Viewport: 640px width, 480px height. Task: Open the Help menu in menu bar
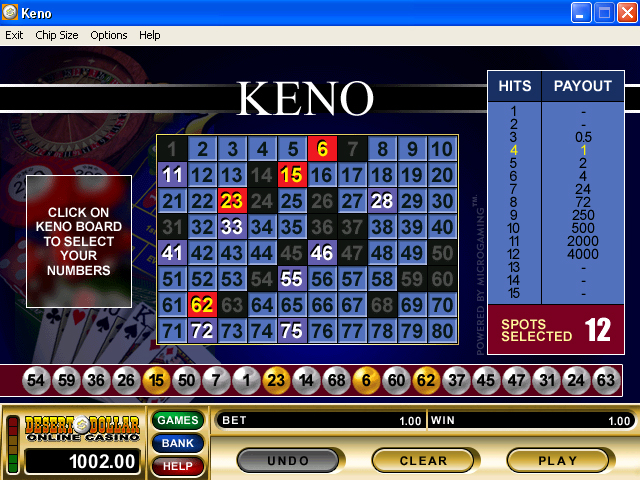149,35
